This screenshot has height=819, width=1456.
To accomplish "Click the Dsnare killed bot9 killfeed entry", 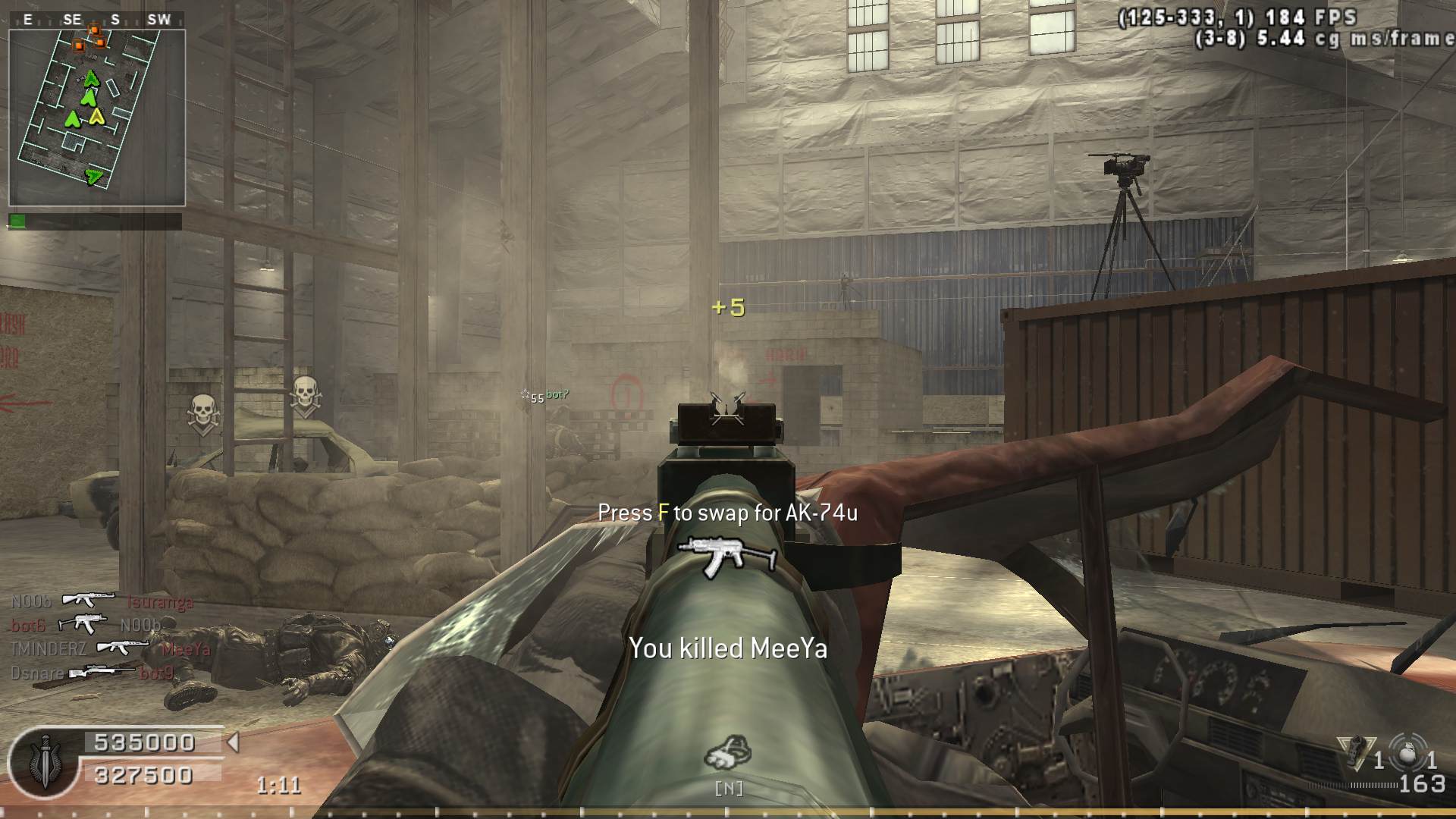I will (93, 673).
